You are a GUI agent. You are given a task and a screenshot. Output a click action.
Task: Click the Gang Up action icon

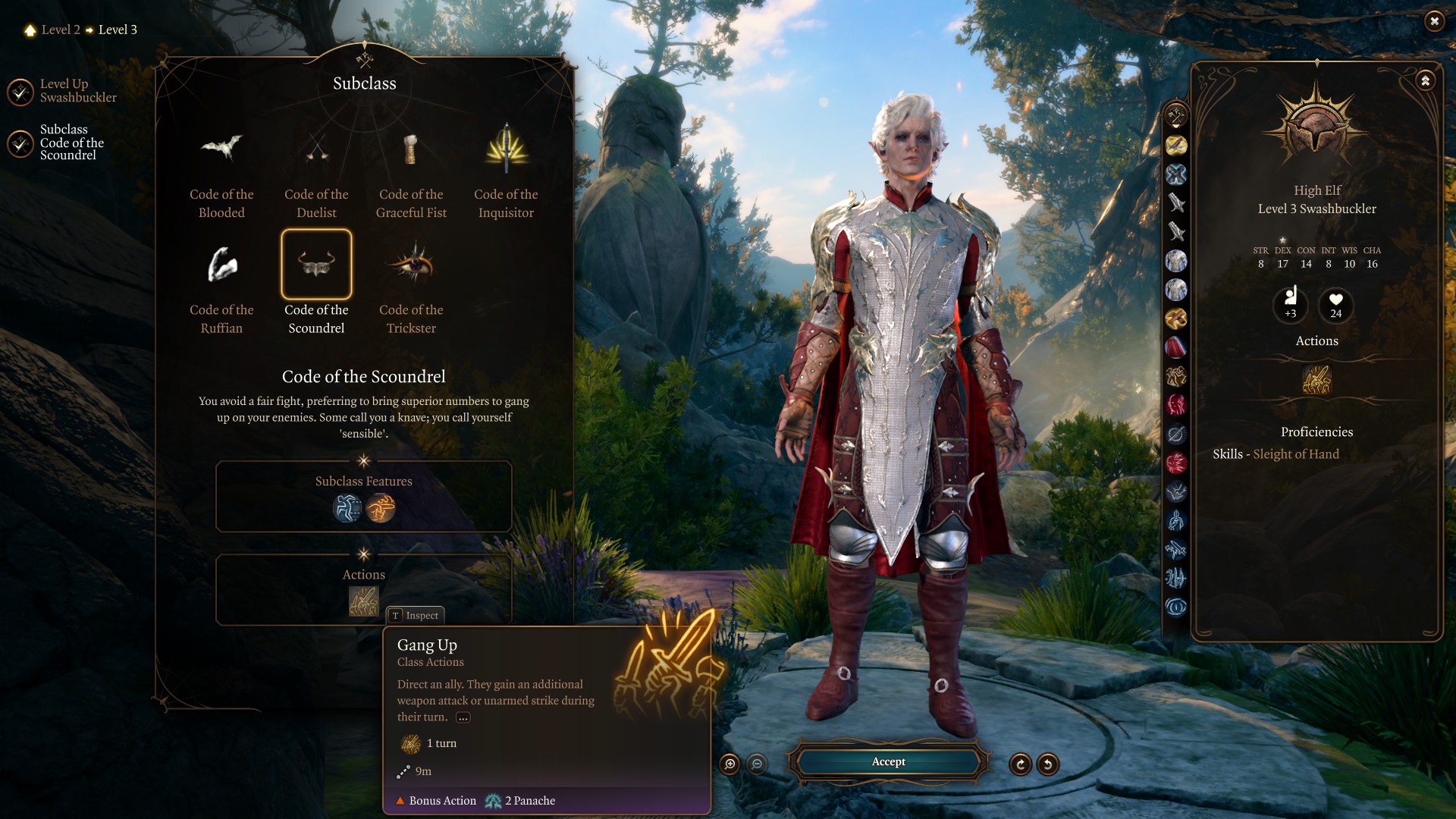[363, 601]
